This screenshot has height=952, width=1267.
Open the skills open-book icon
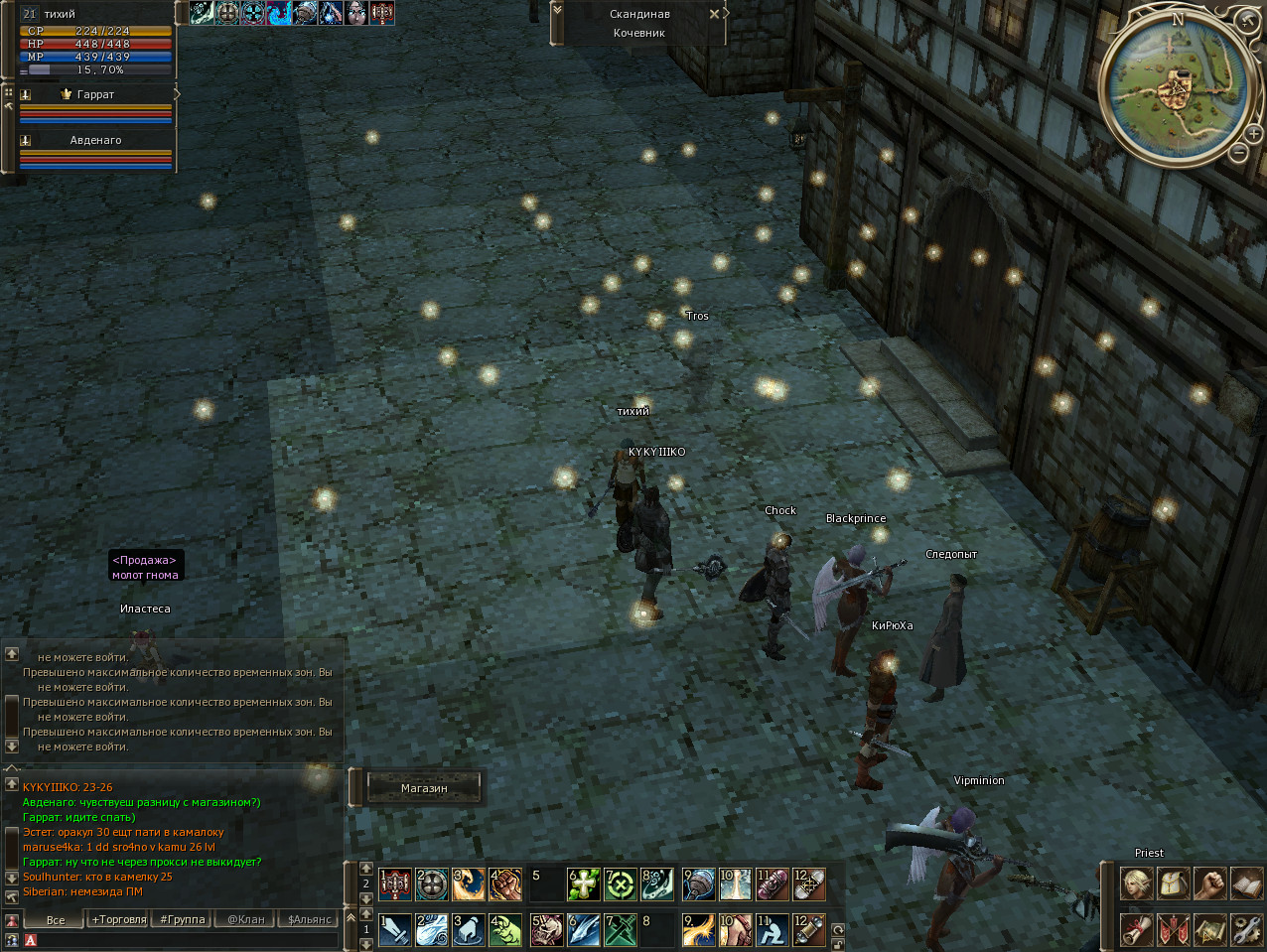(x=1246, y=883)
